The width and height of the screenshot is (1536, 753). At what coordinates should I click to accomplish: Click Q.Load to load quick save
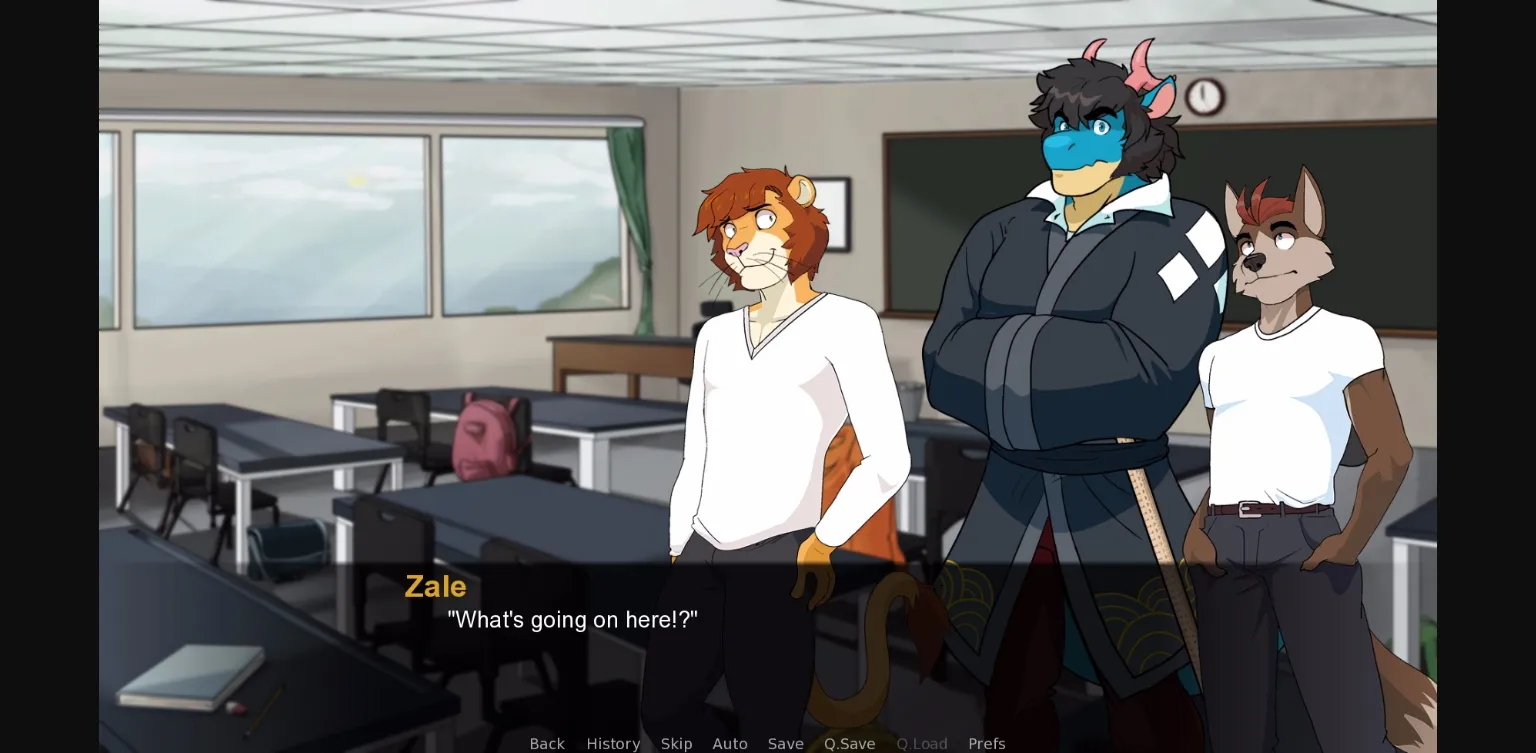921,743
